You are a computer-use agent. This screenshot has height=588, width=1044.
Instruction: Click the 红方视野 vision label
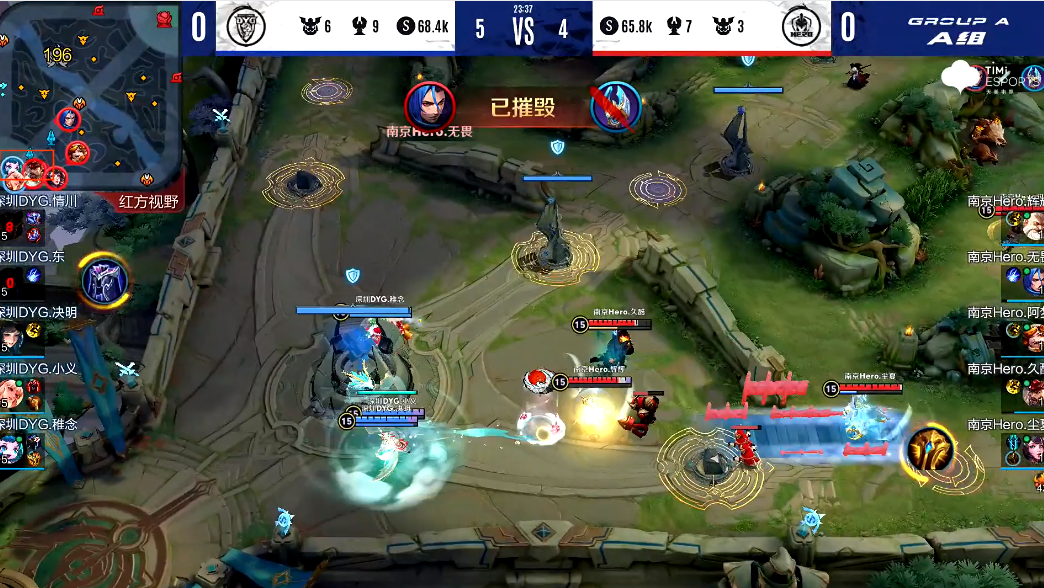click(x=148, y=202)
